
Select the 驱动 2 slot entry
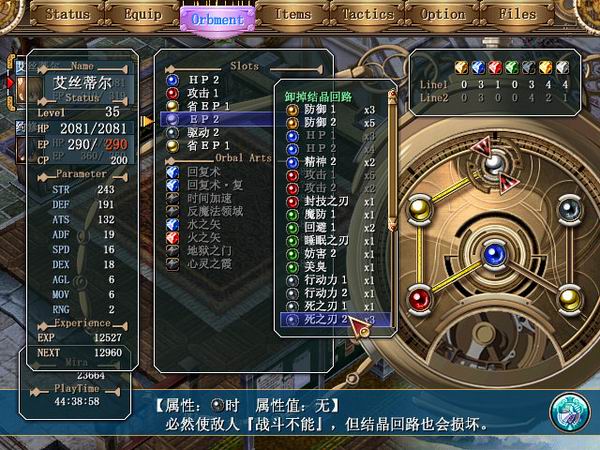point(203,132)
